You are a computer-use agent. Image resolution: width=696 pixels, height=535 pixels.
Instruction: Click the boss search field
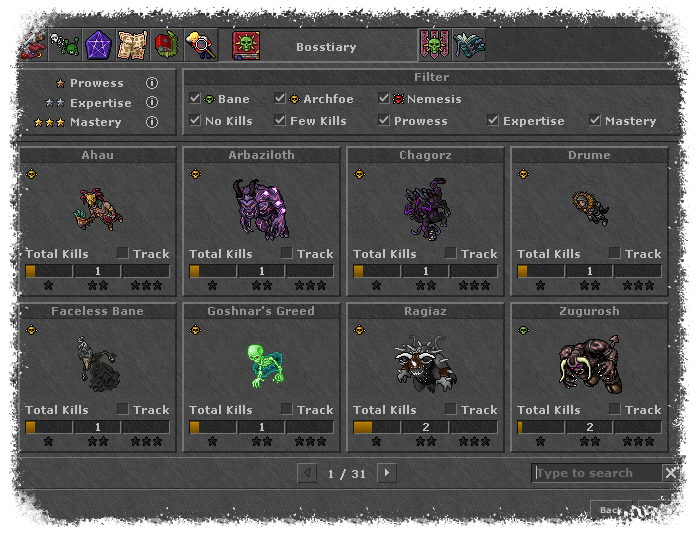coord(596,473)
